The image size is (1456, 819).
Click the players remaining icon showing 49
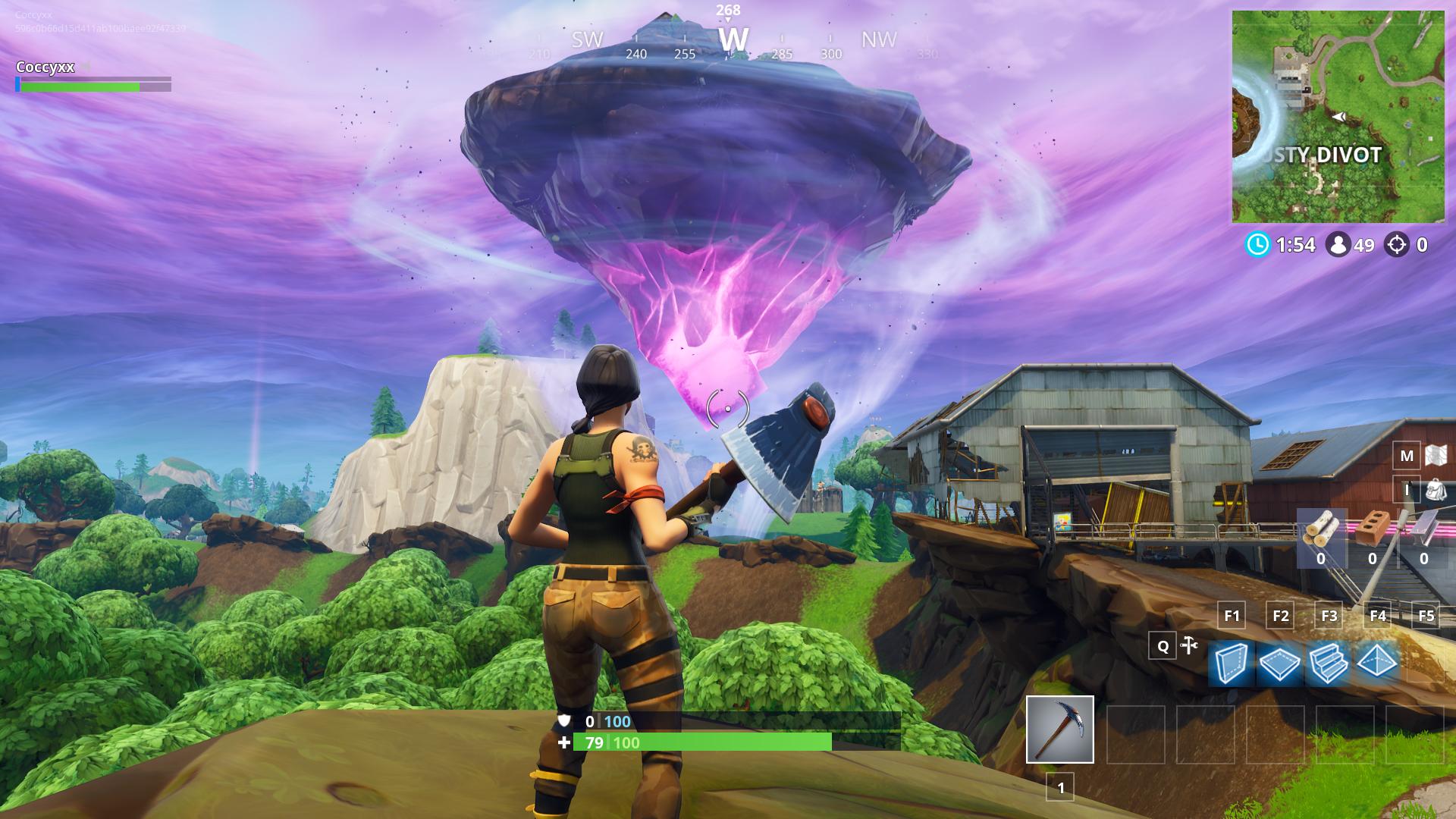pos(1341,245)
